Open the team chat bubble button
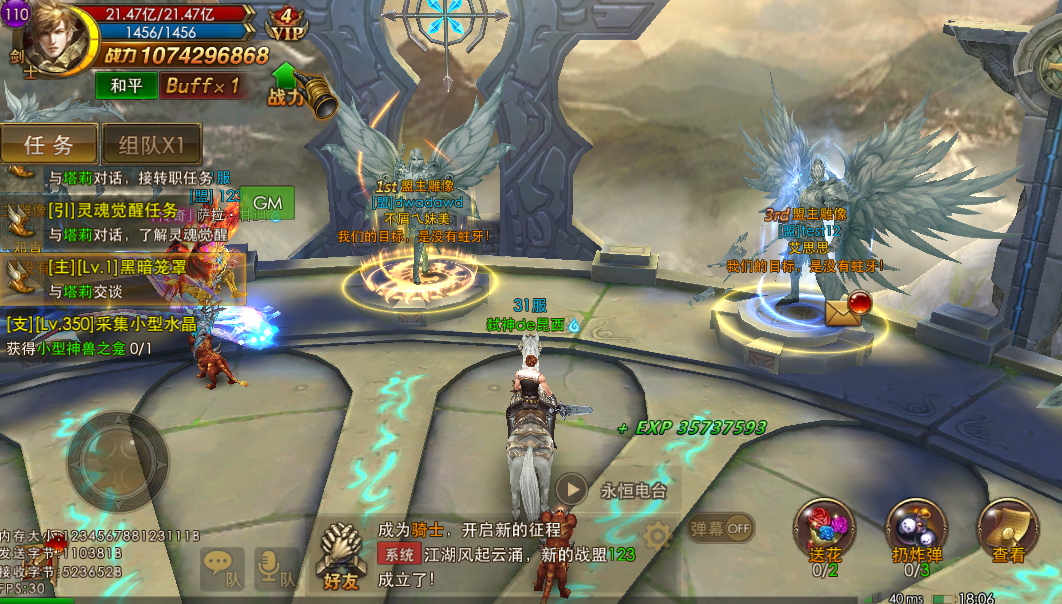Viewport: 1062px width, 604px height. tap(222, 567)
